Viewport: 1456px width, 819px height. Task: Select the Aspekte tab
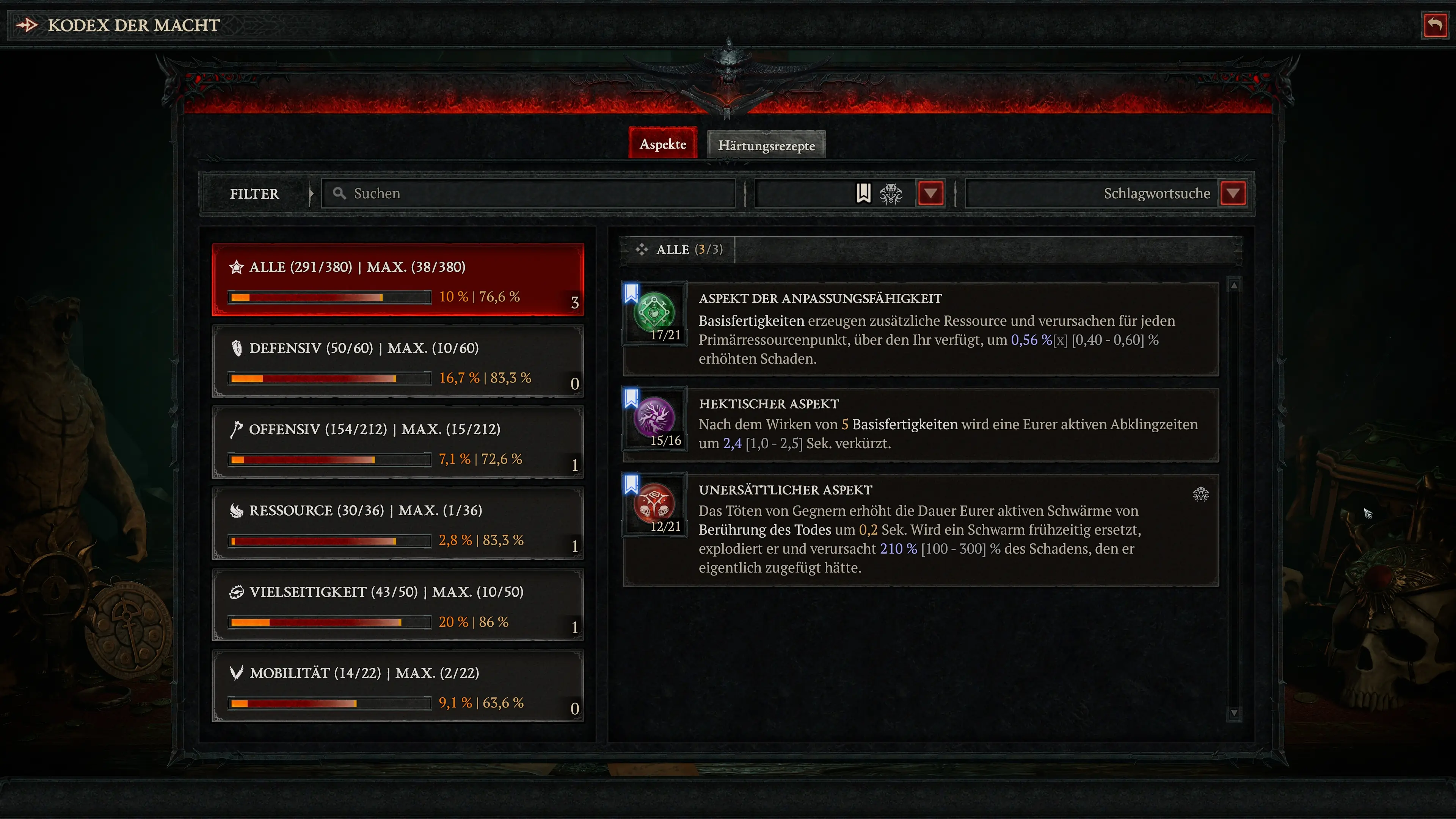[662, 144]
